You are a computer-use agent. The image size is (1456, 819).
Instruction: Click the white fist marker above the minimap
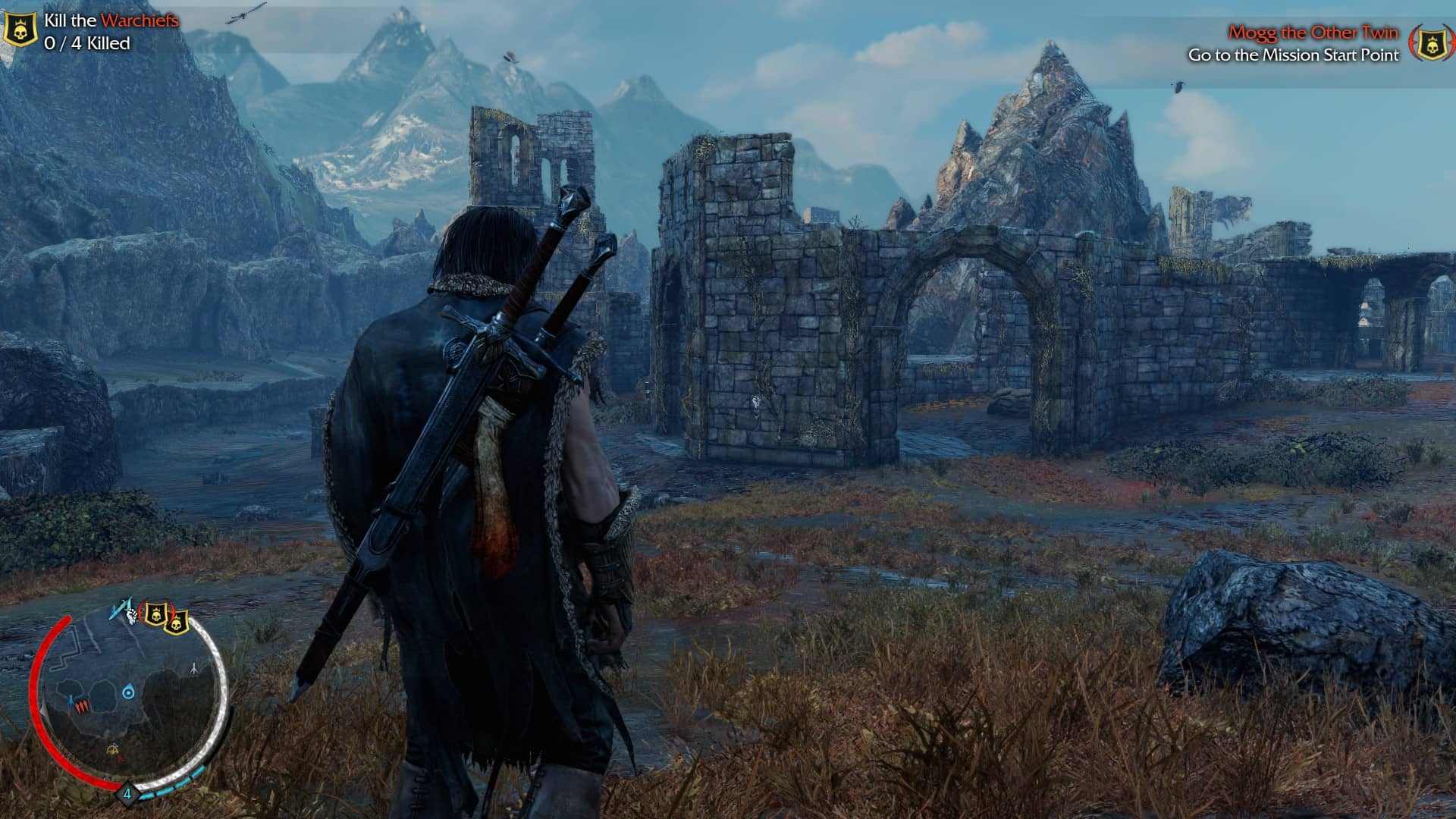coord(132,614)
